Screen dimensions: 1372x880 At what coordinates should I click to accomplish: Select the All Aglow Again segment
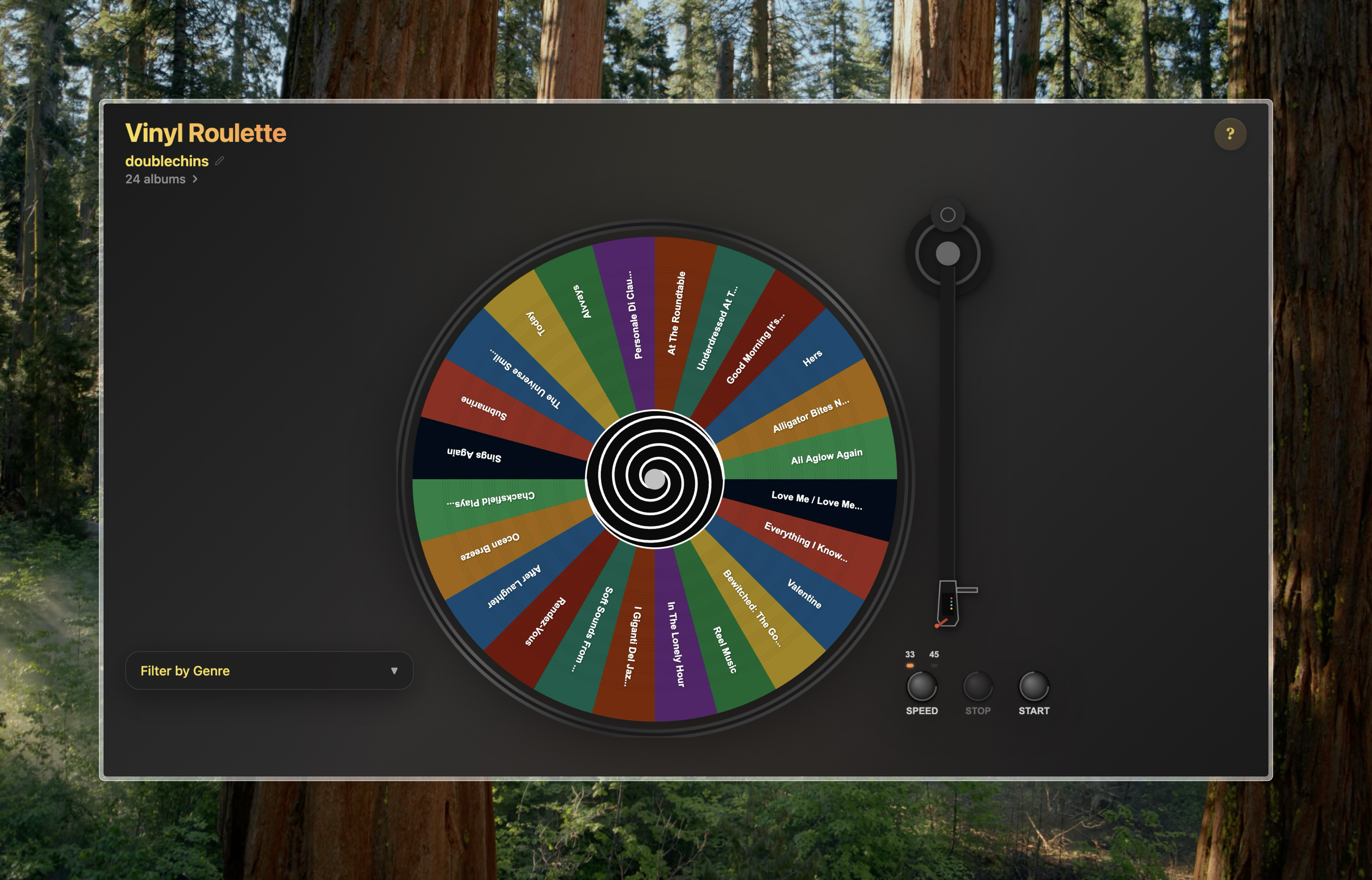[826, 456]
